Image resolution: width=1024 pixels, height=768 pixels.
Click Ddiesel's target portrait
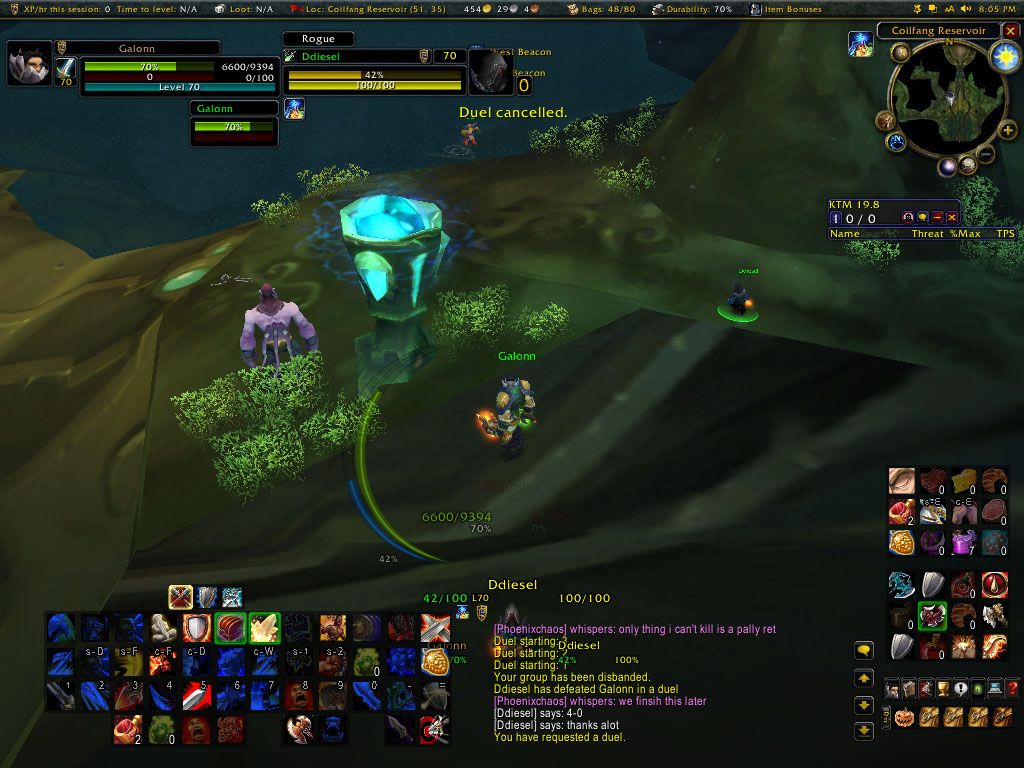[x=491, y=72]
